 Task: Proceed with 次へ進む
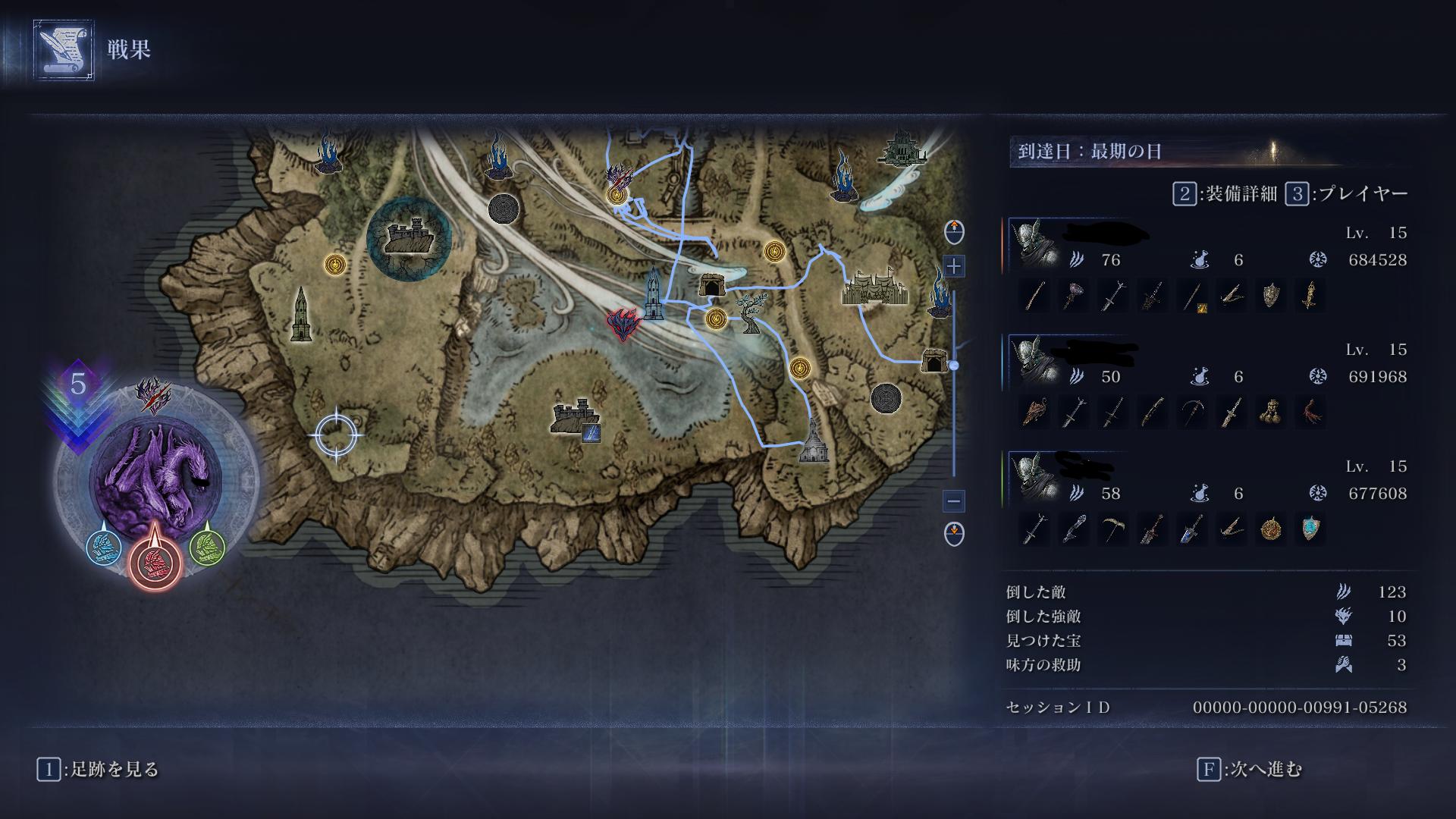tap(1250, 770)
